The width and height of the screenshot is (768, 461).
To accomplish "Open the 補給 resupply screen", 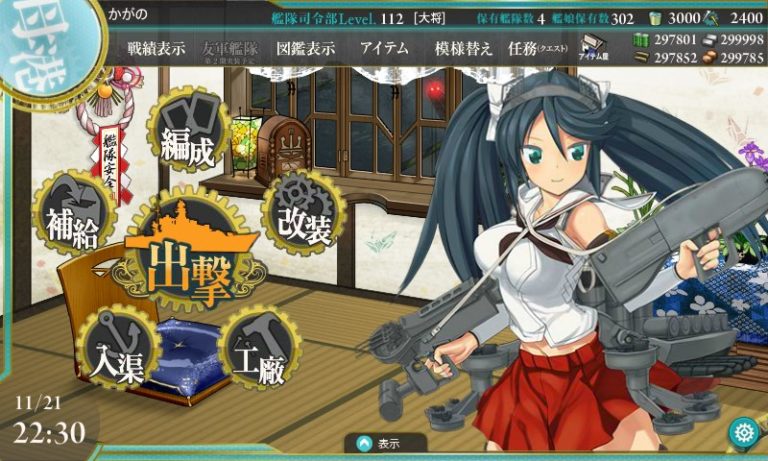I will pyautogui.click(x=76, y=215).
